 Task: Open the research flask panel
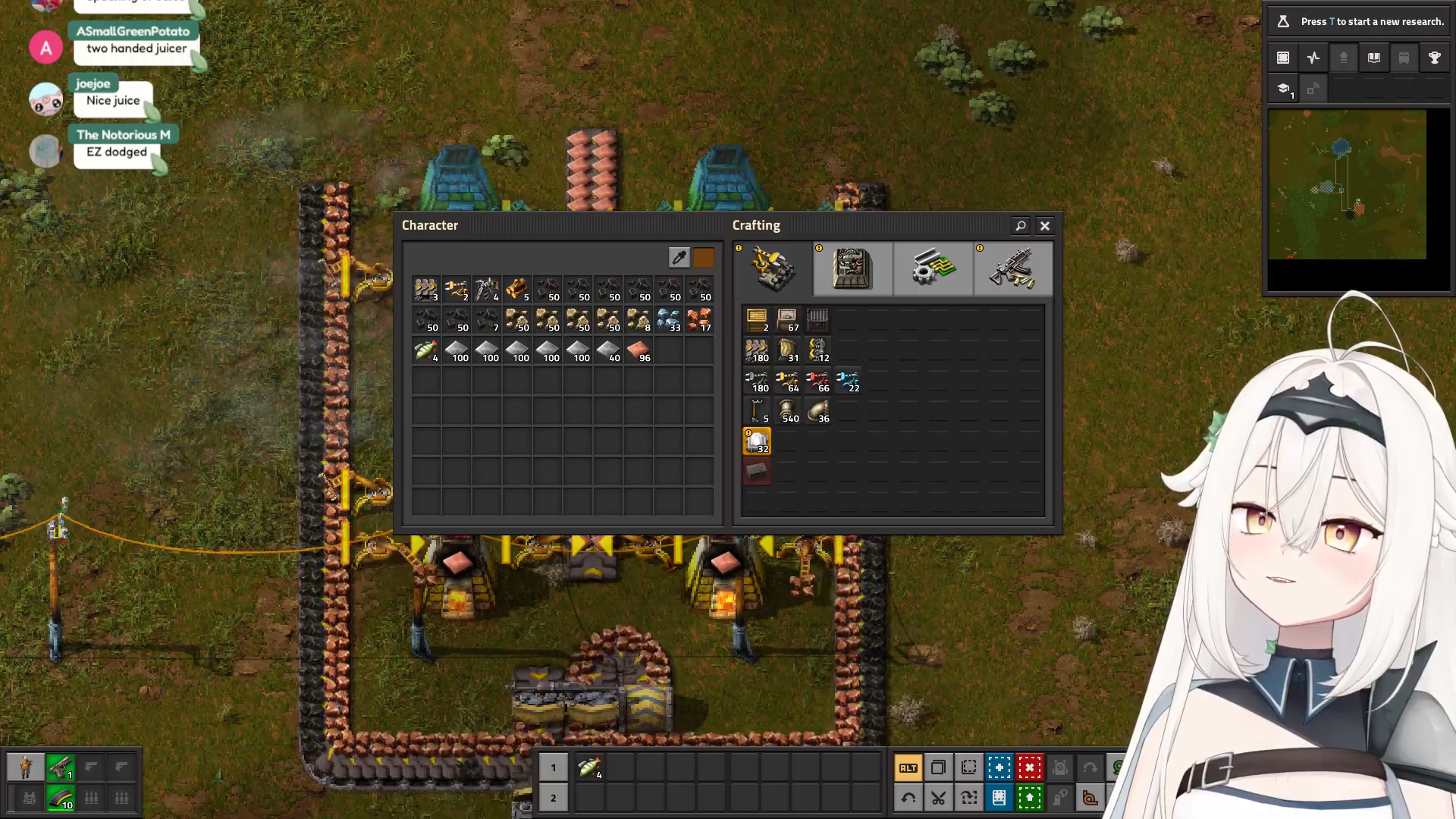[x=1283, y=21]
